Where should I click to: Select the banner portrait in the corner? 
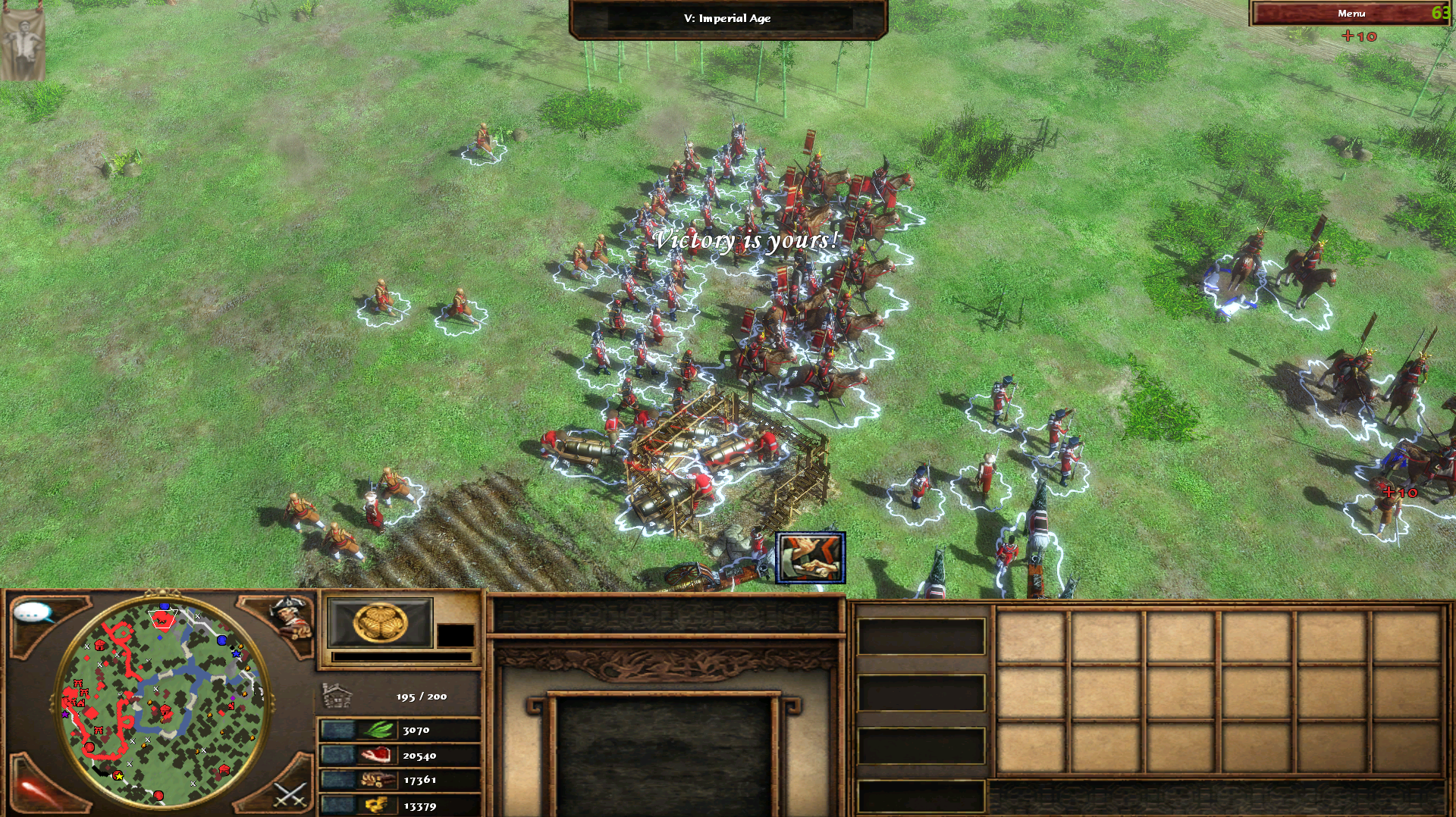[22, 41]
